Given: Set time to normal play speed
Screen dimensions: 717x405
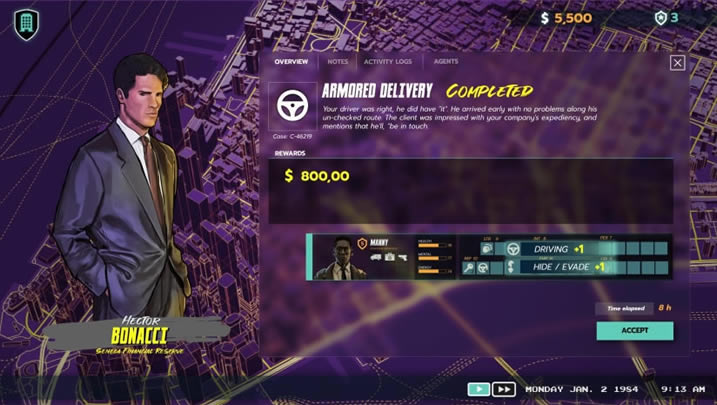Looking at the screenshot, I should click(x=479, y=389).
